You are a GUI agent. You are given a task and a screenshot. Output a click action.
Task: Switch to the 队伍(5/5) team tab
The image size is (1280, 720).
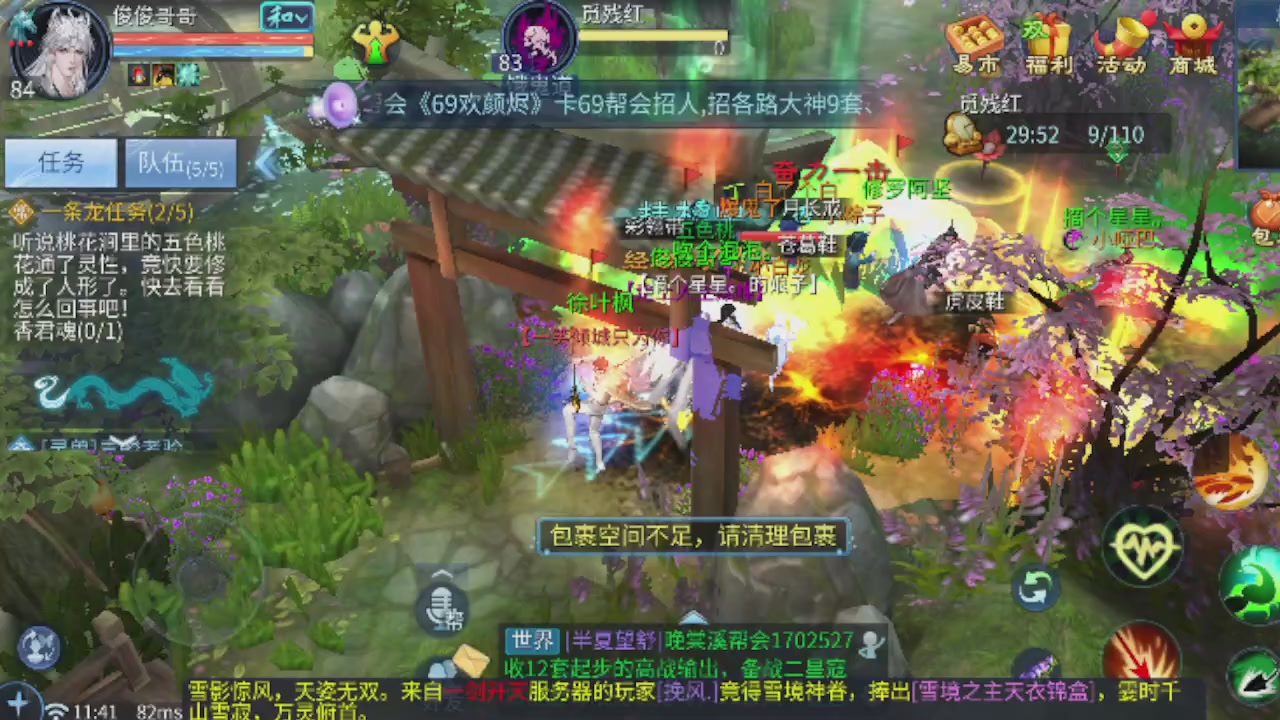click(x=180, y=165)
